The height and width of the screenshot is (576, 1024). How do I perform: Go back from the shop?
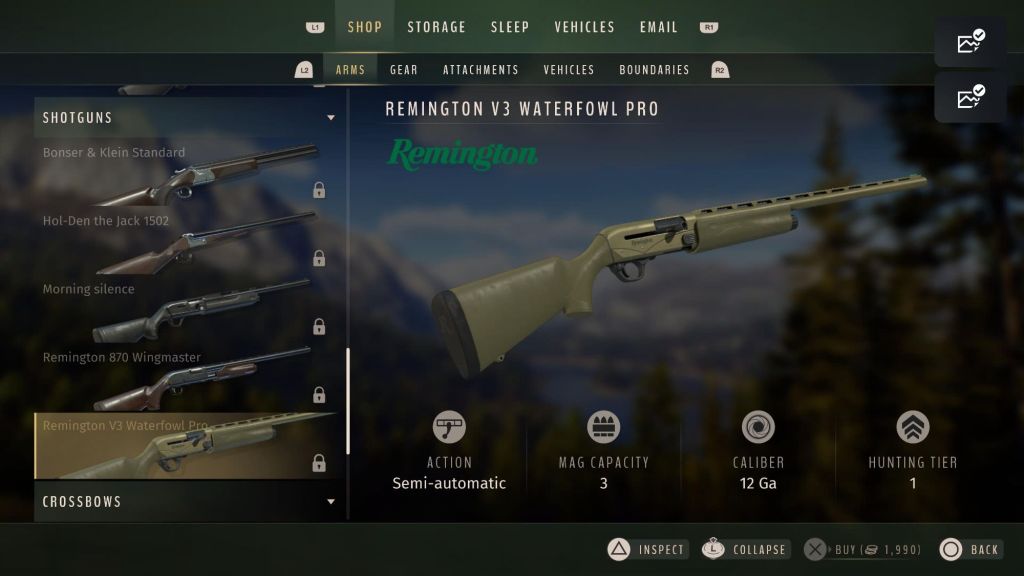point(971,549)
